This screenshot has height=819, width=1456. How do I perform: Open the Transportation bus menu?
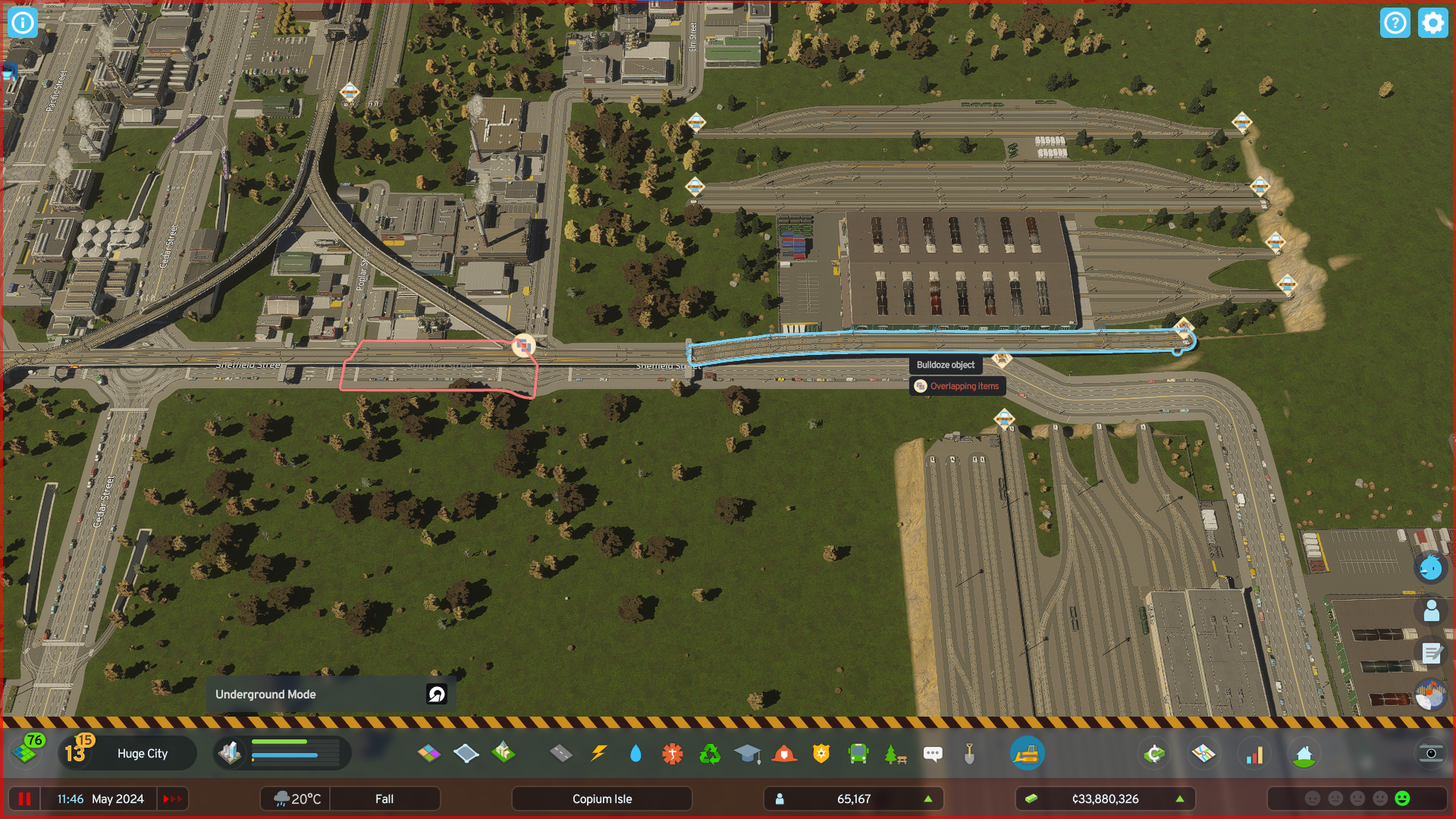click(858, 753)
